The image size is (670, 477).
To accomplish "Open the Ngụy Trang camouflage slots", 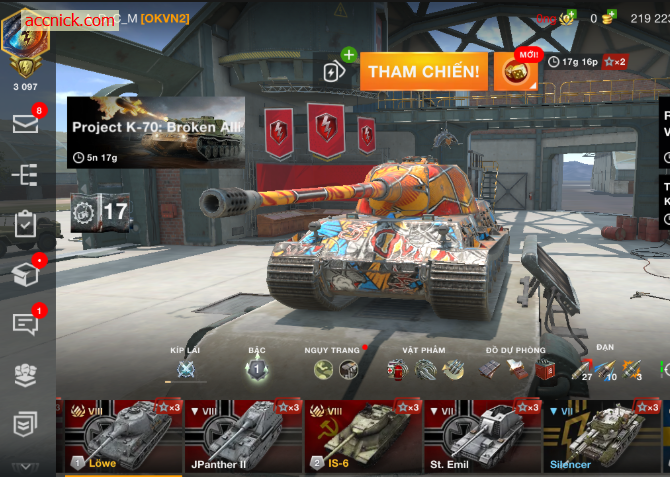I will click(x=335, y=370).
